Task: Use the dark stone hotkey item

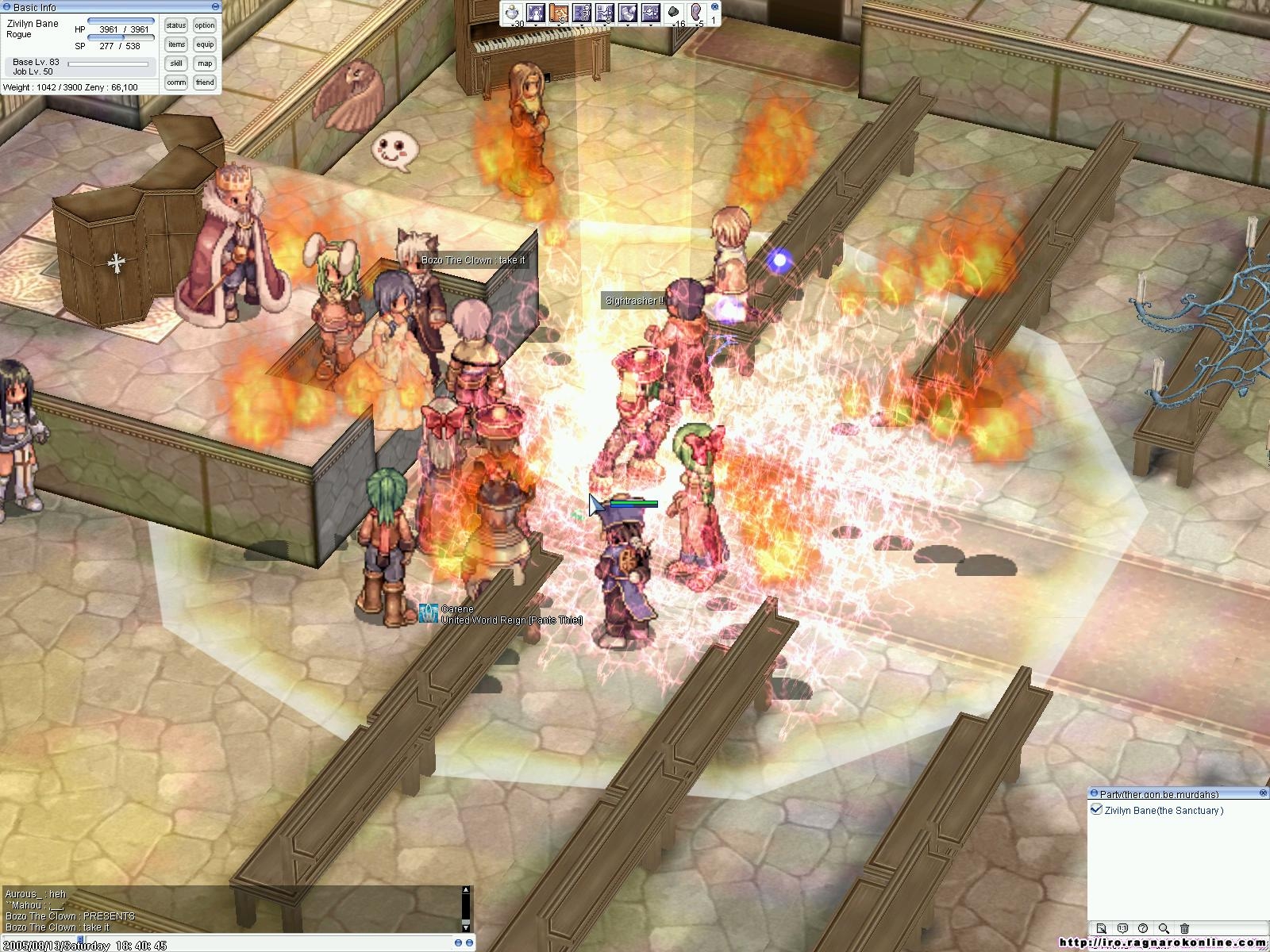Action: point(674,13)
